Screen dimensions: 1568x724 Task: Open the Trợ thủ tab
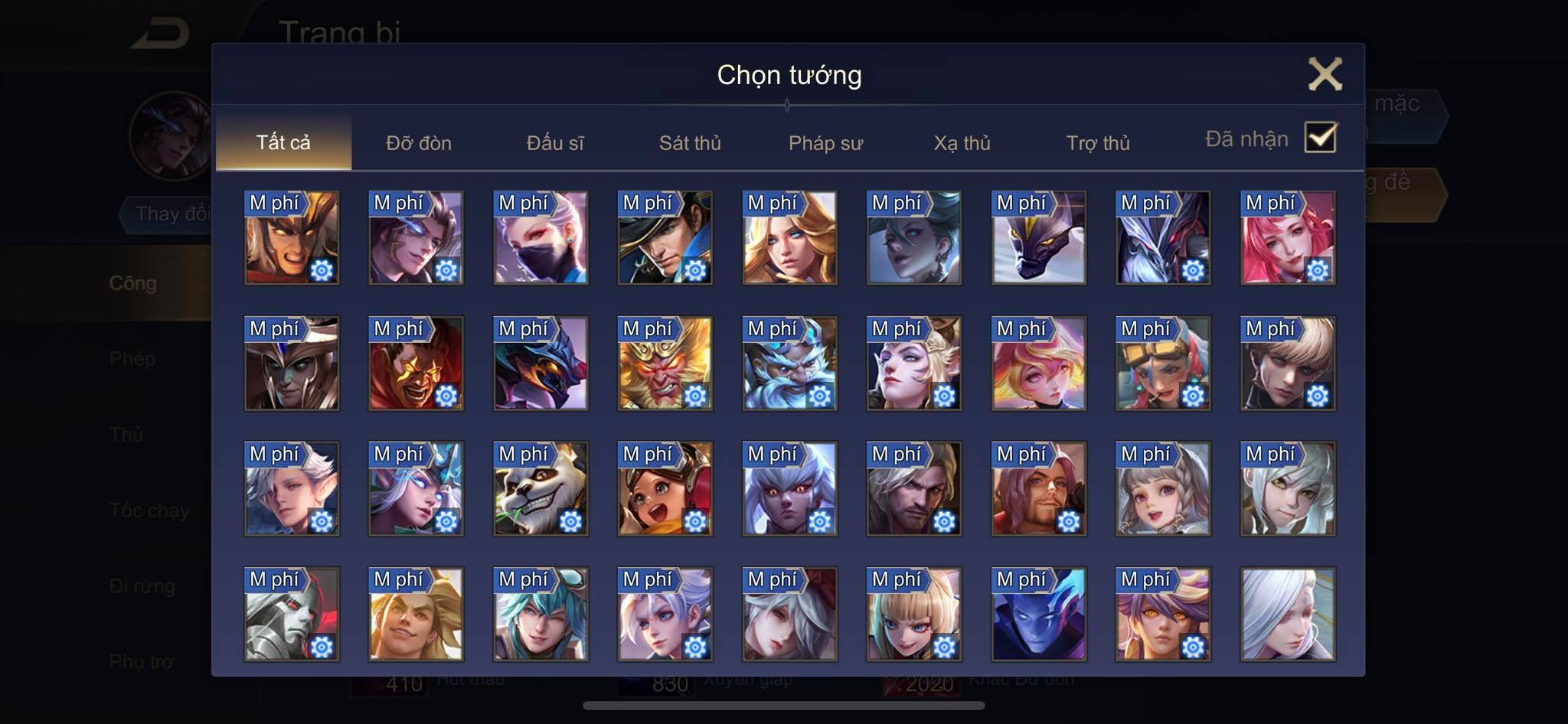[x=1098, y=143]
